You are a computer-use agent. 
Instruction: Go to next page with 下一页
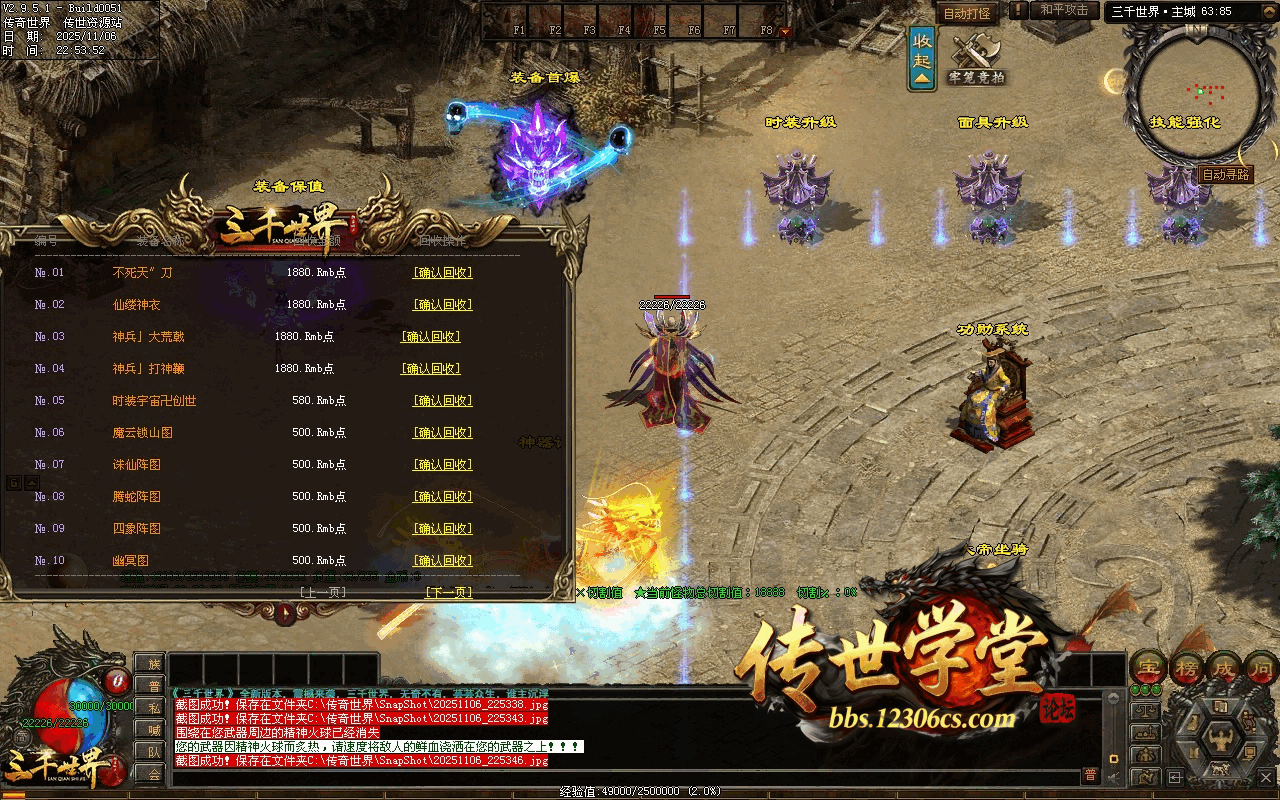coord(448,592)
